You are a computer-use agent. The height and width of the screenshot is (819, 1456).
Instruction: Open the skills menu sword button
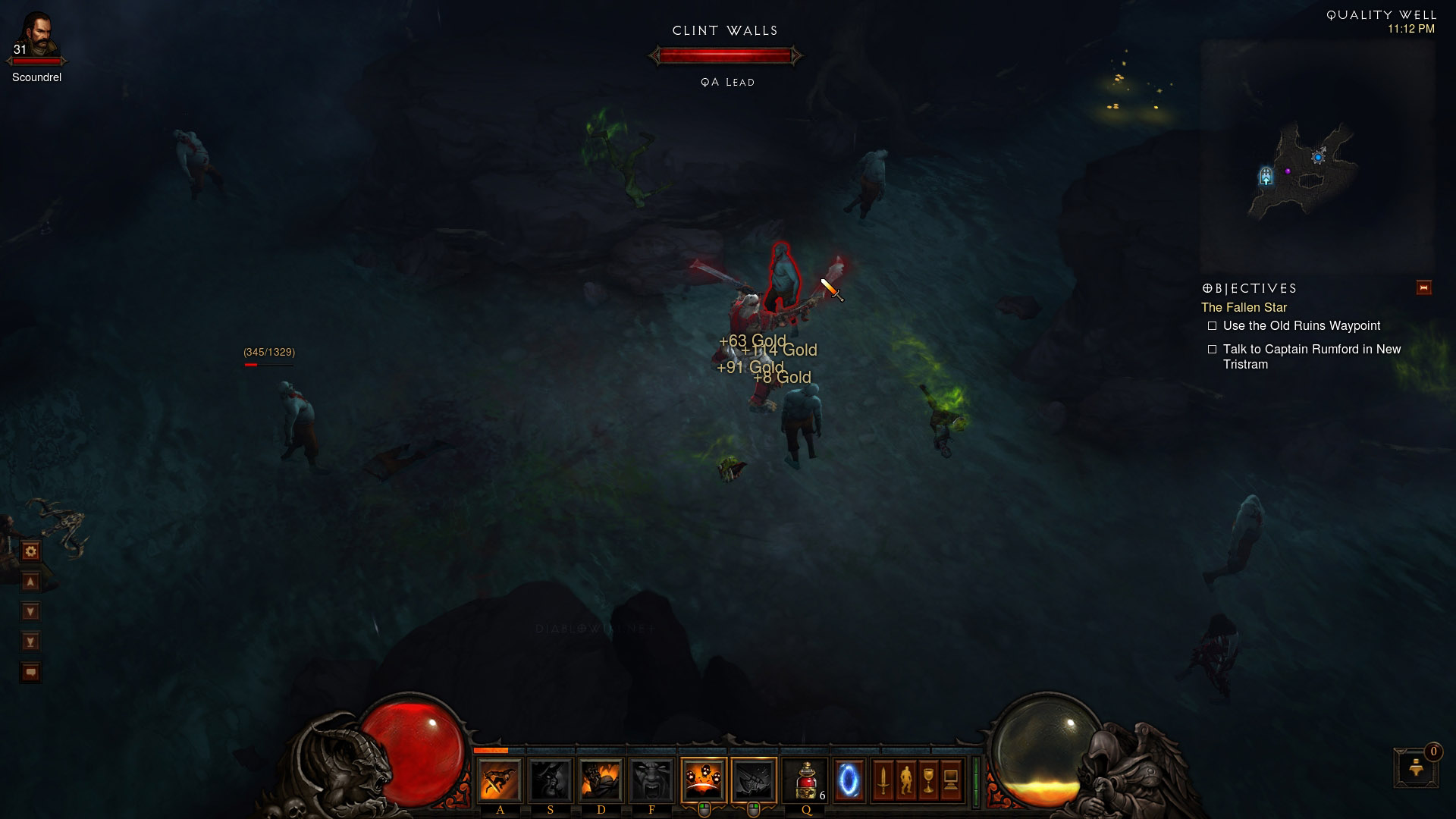[883, 780]
